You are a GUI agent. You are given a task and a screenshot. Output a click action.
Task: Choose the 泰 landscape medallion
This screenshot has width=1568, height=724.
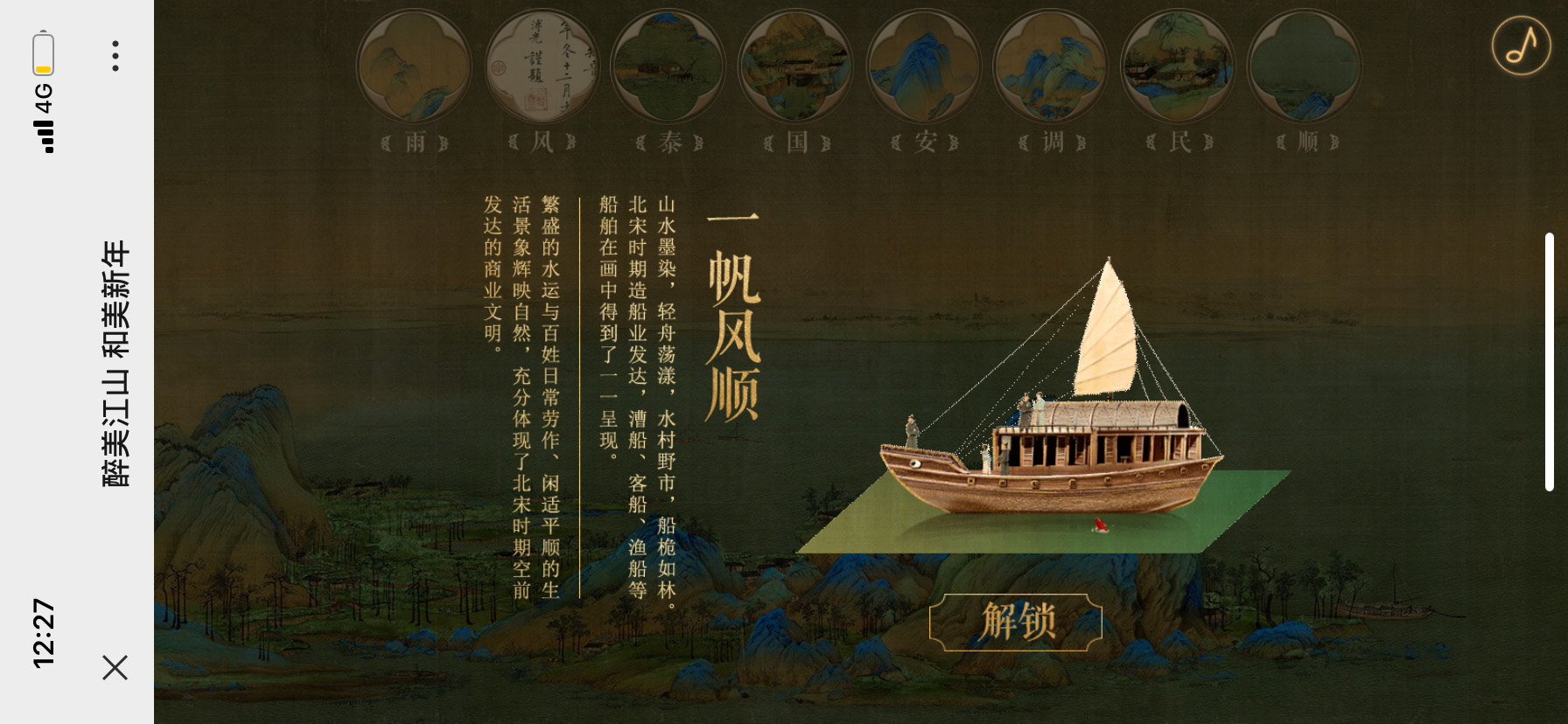click(x=668, y=66)
